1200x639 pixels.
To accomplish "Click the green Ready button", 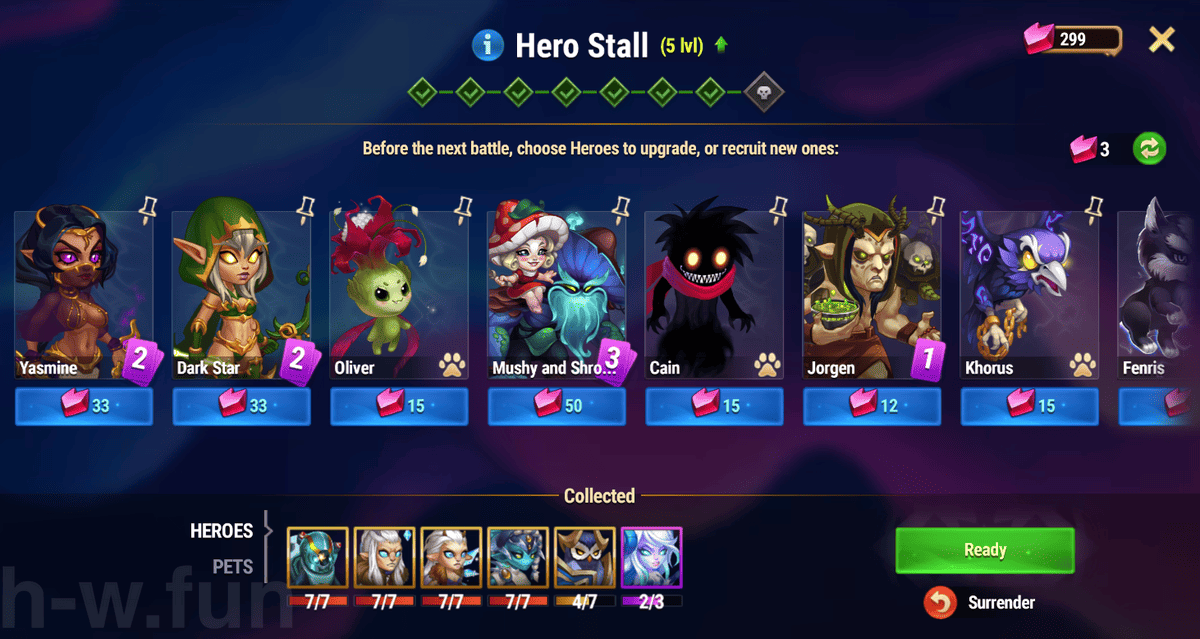I will point(985,550).
